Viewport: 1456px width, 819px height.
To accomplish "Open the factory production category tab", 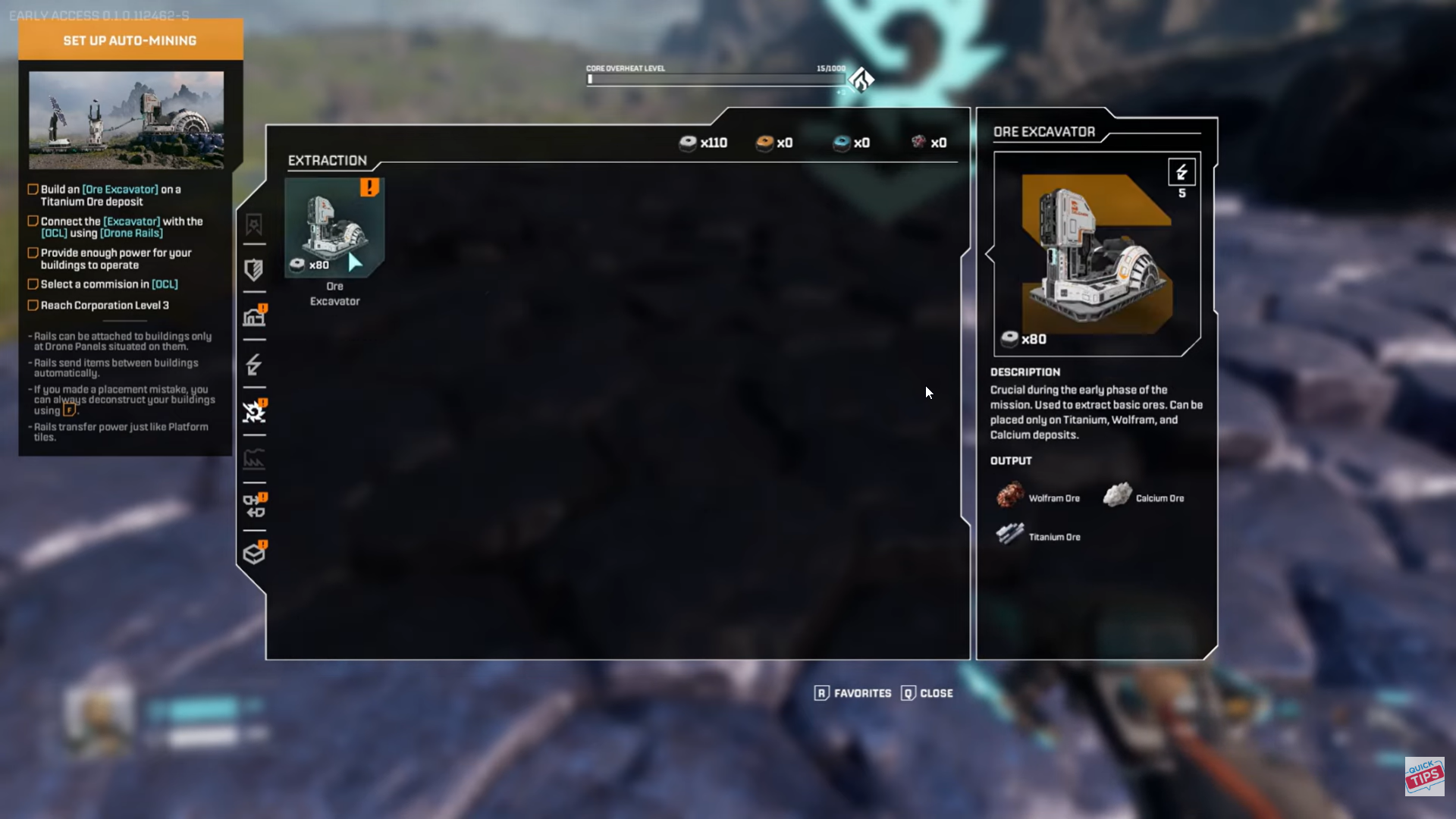I will pos(254,459).
